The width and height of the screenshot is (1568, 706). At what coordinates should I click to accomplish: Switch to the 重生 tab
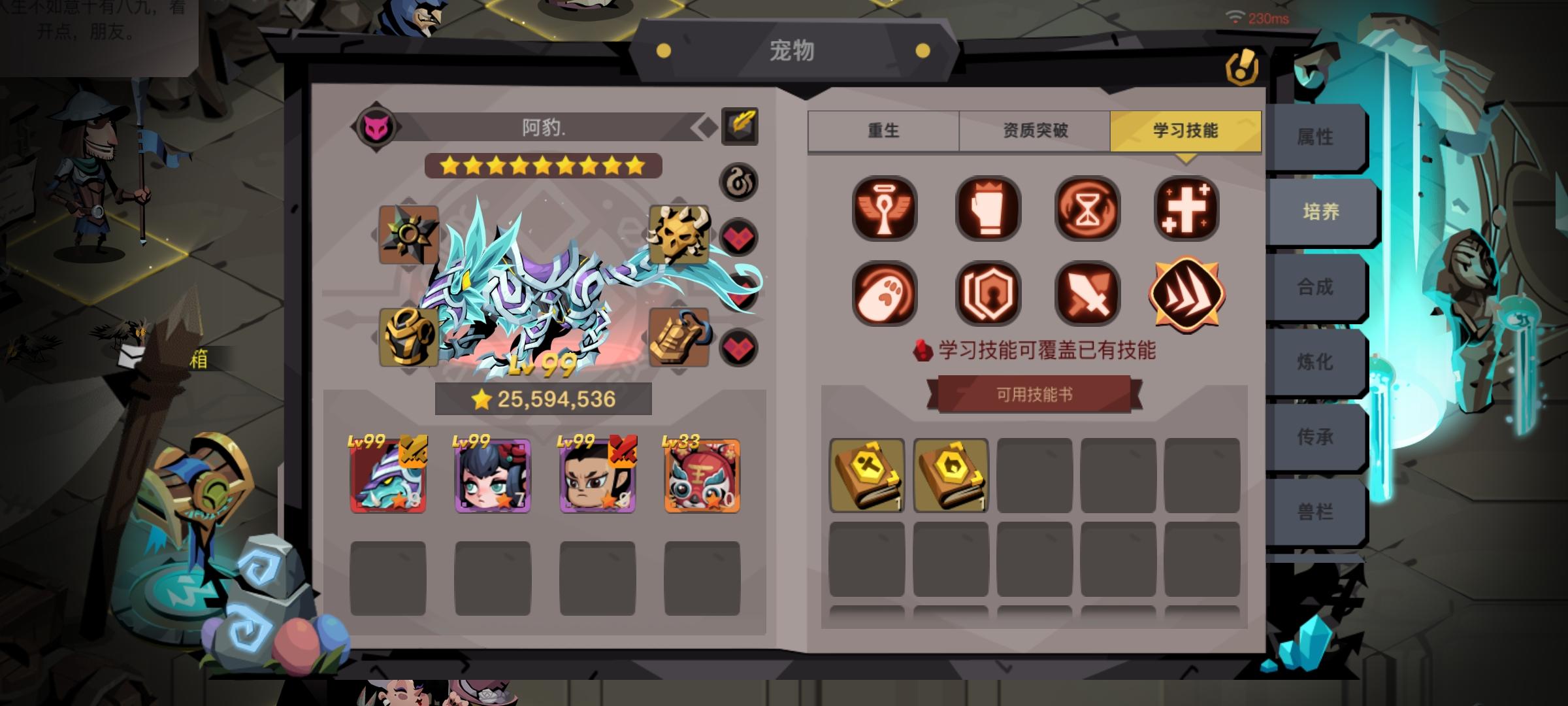coord(883,131)
